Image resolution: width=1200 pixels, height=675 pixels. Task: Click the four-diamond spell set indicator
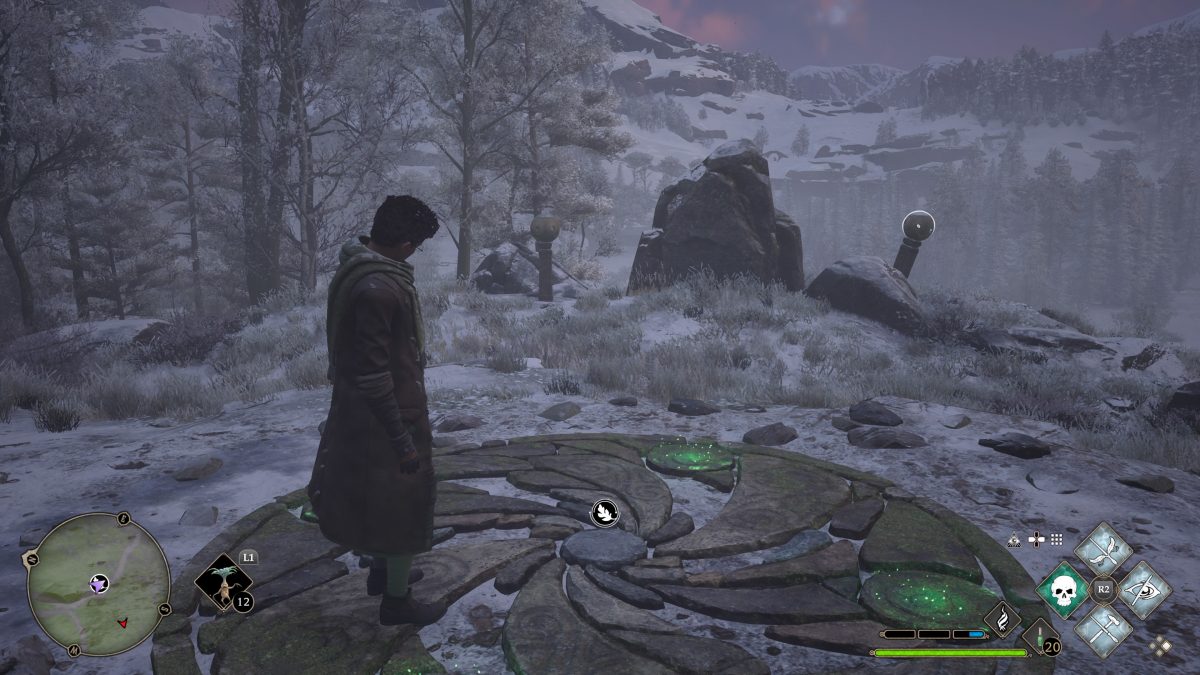(1159, 646)
